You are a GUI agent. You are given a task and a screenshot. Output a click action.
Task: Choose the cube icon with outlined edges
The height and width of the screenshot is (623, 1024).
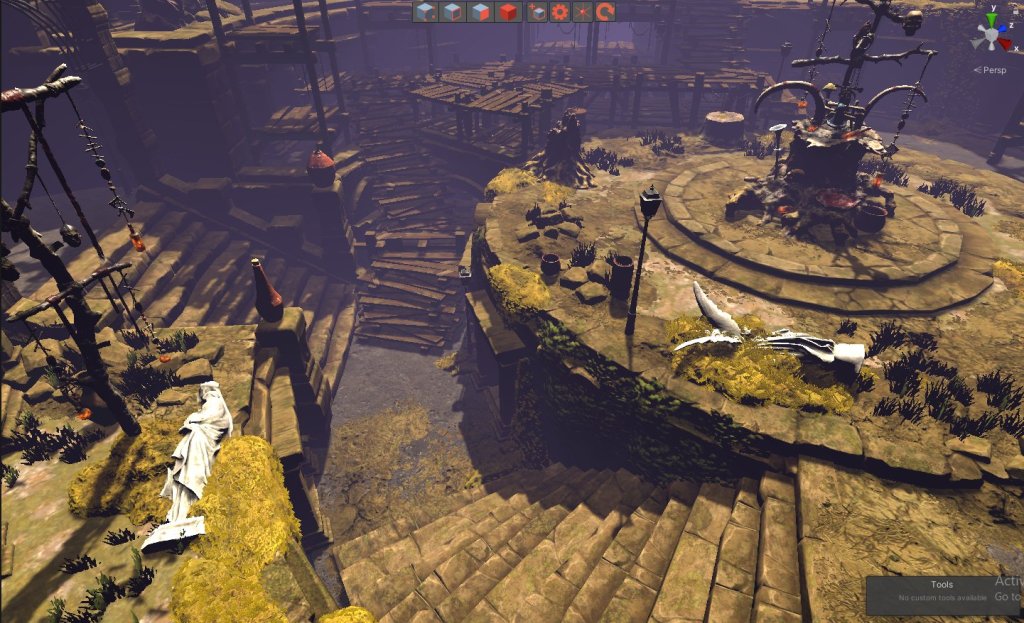pos(453,12)
